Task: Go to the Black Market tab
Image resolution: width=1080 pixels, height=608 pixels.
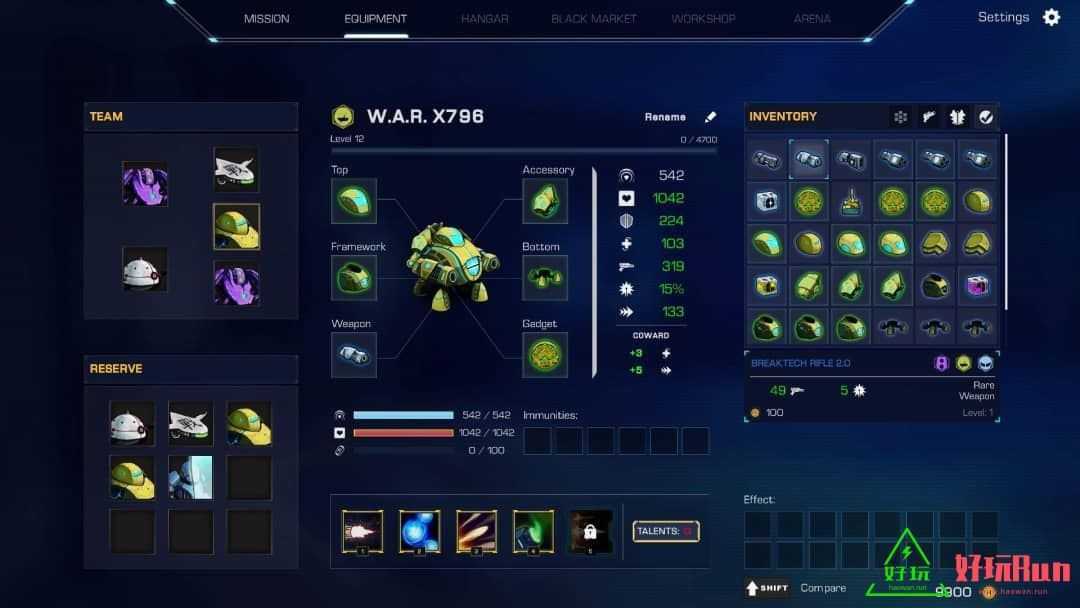Action: point(594,18)
